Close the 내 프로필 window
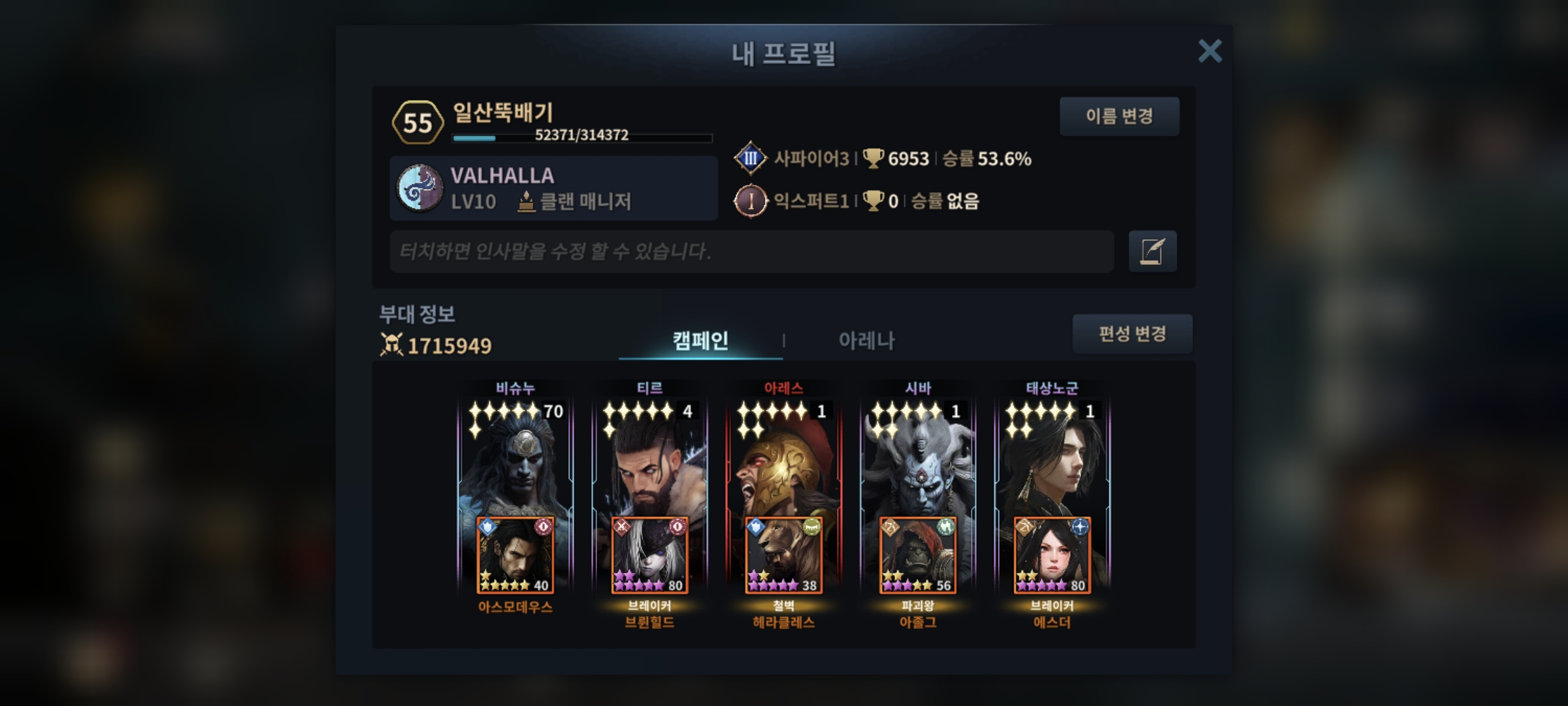This screenshot has height=706, width=1568. coord(1209,51)
